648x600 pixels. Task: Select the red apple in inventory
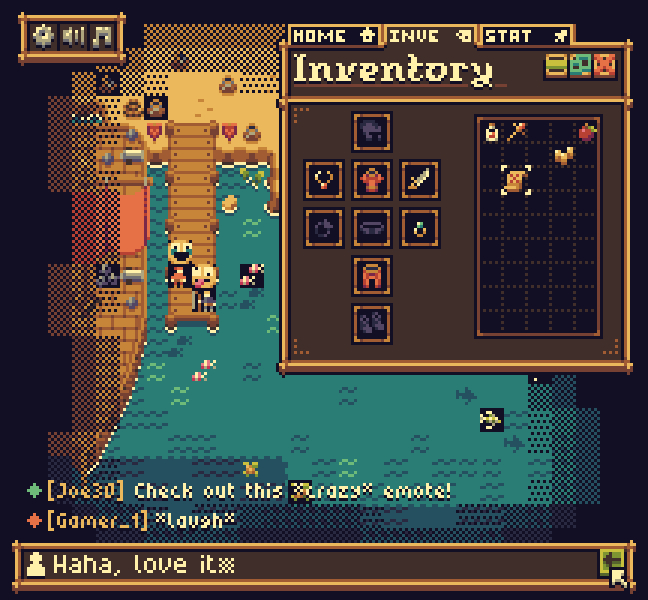click(587, 131)
